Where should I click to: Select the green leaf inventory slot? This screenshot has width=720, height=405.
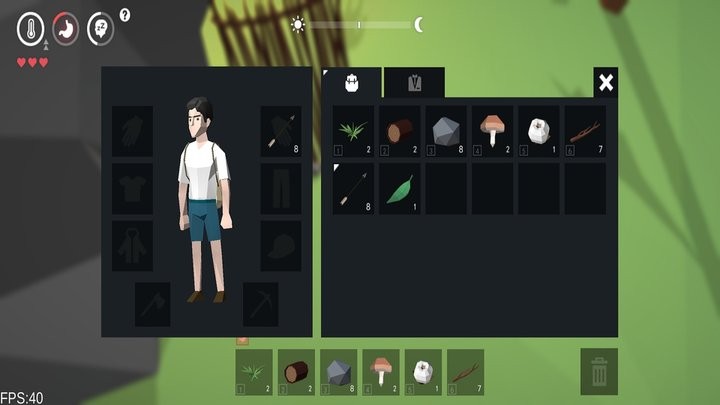pos(400,188)
